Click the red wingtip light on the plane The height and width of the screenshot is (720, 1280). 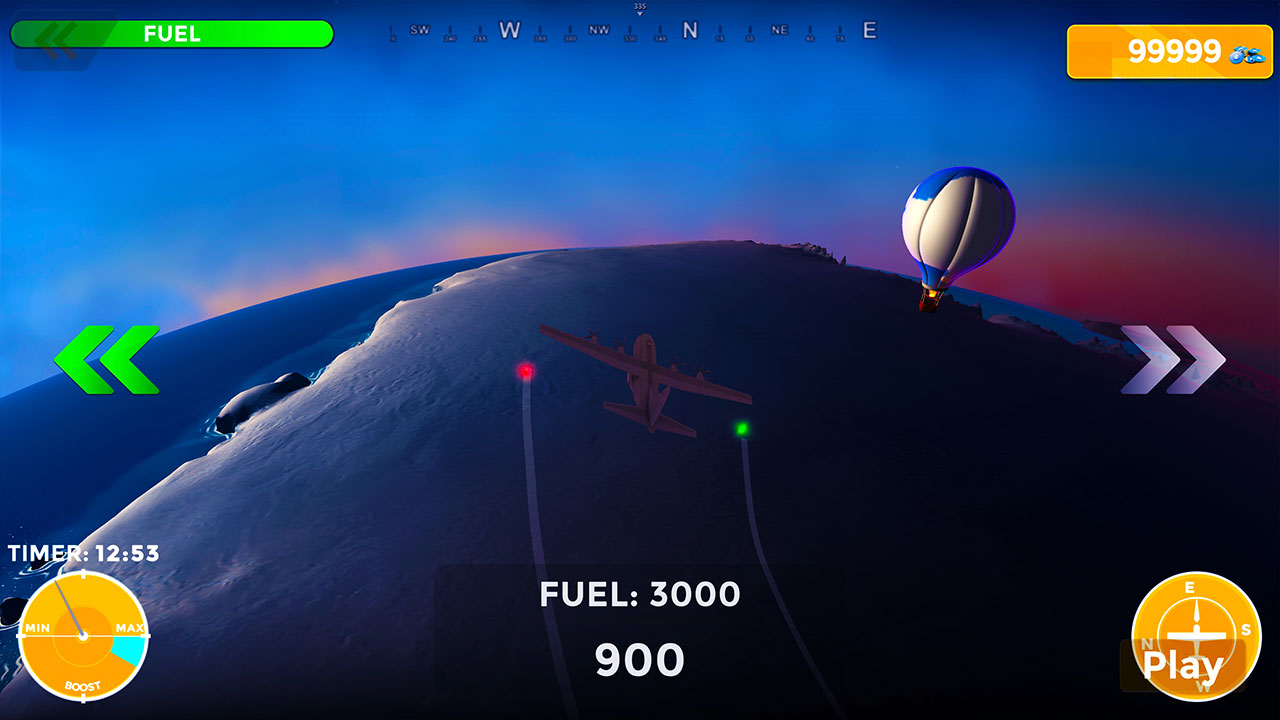point(527,370)
